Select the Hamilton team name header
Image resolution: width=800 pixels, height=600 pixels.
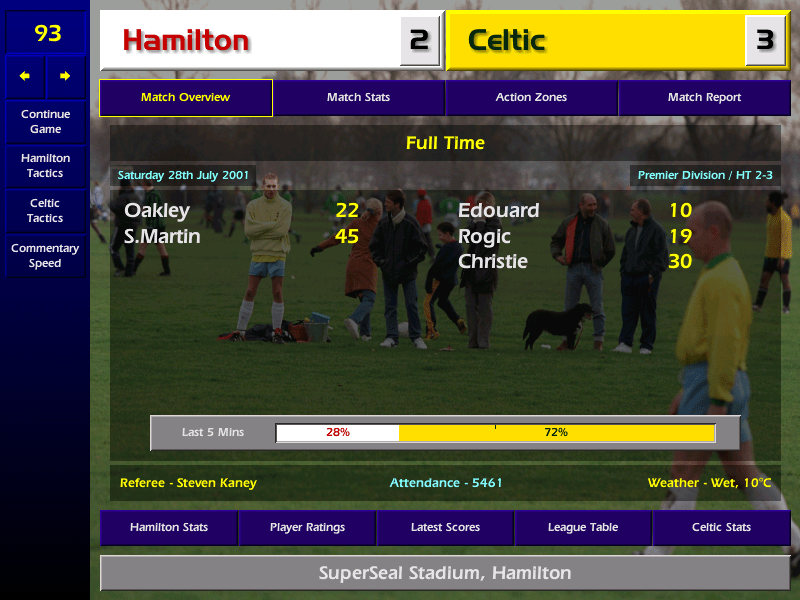click(250, 40)
